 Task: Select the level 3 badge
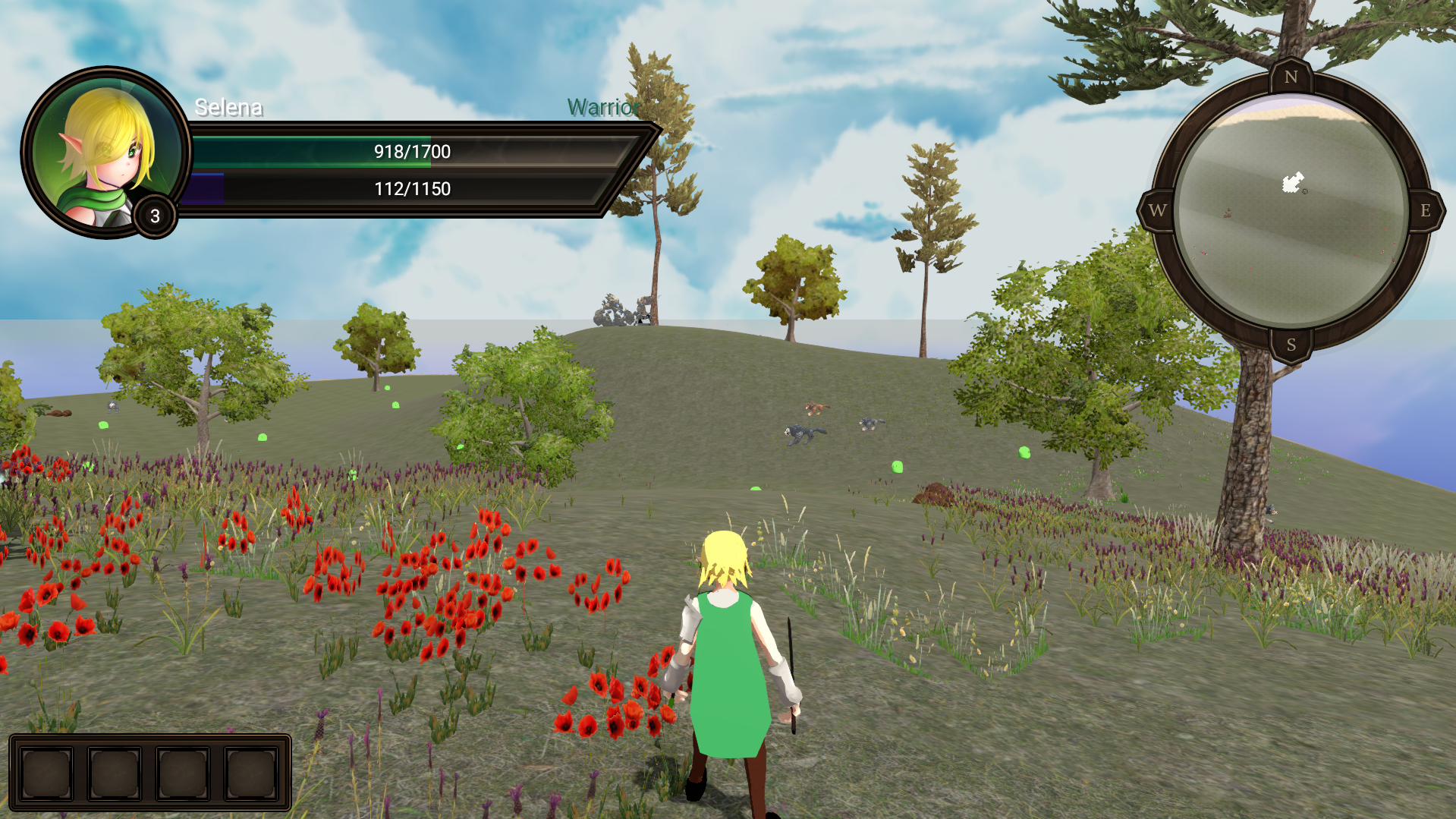[155, 216]
